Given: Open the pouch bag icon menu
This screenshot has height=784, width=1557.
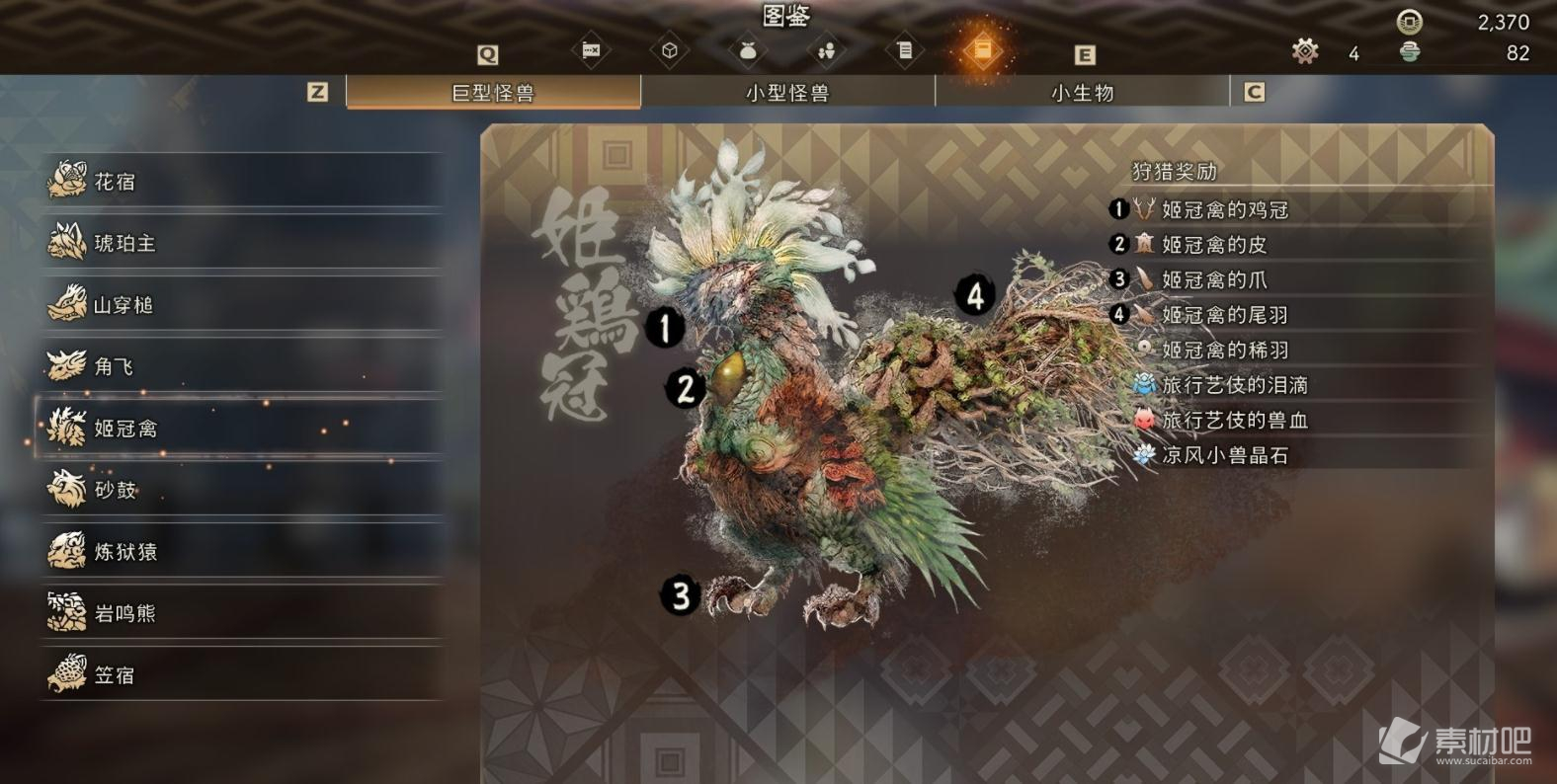Looking at the screenshot, I should pyautogui.click(x=748, y=50).
